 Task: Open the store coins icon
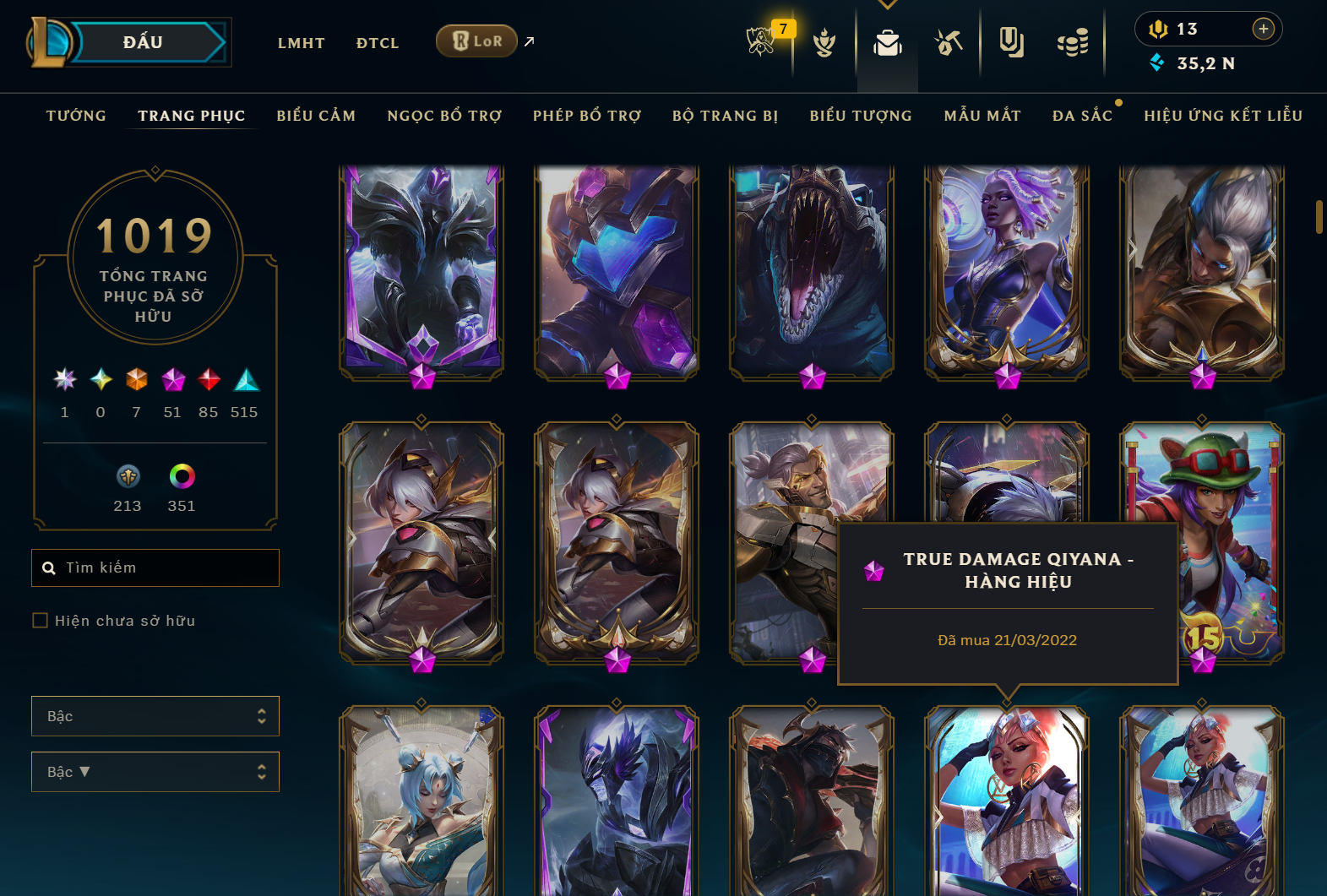1072,42
